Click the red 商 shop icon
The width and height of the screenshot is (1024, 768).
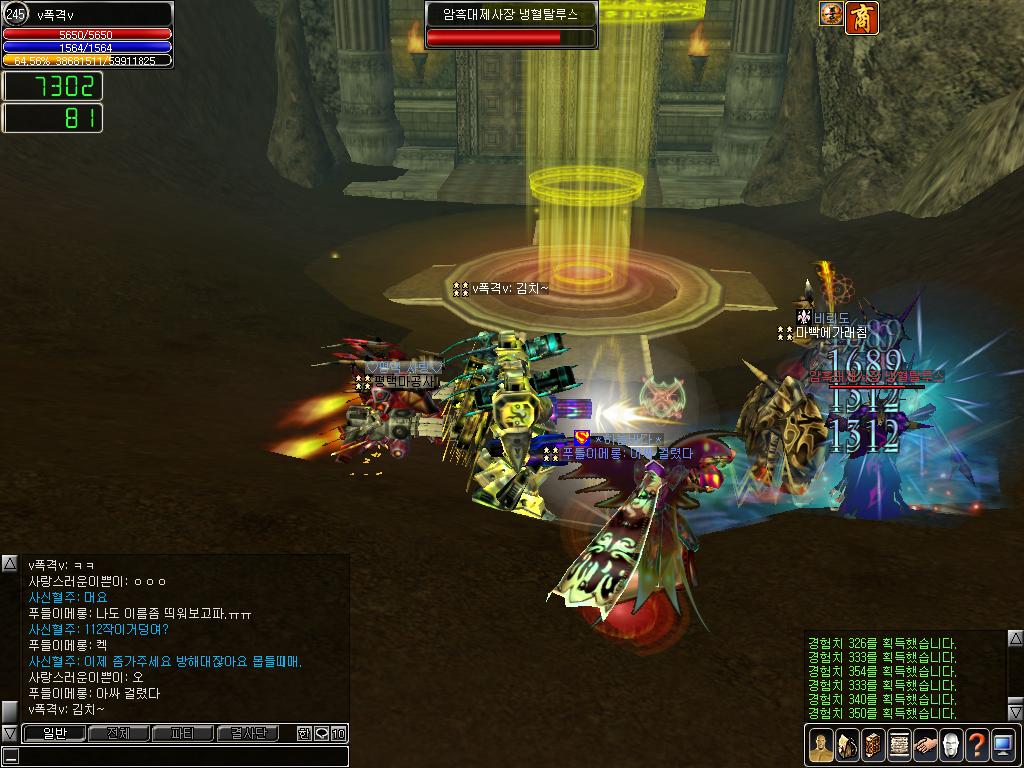pyautogui.click(x=862, y=17)
